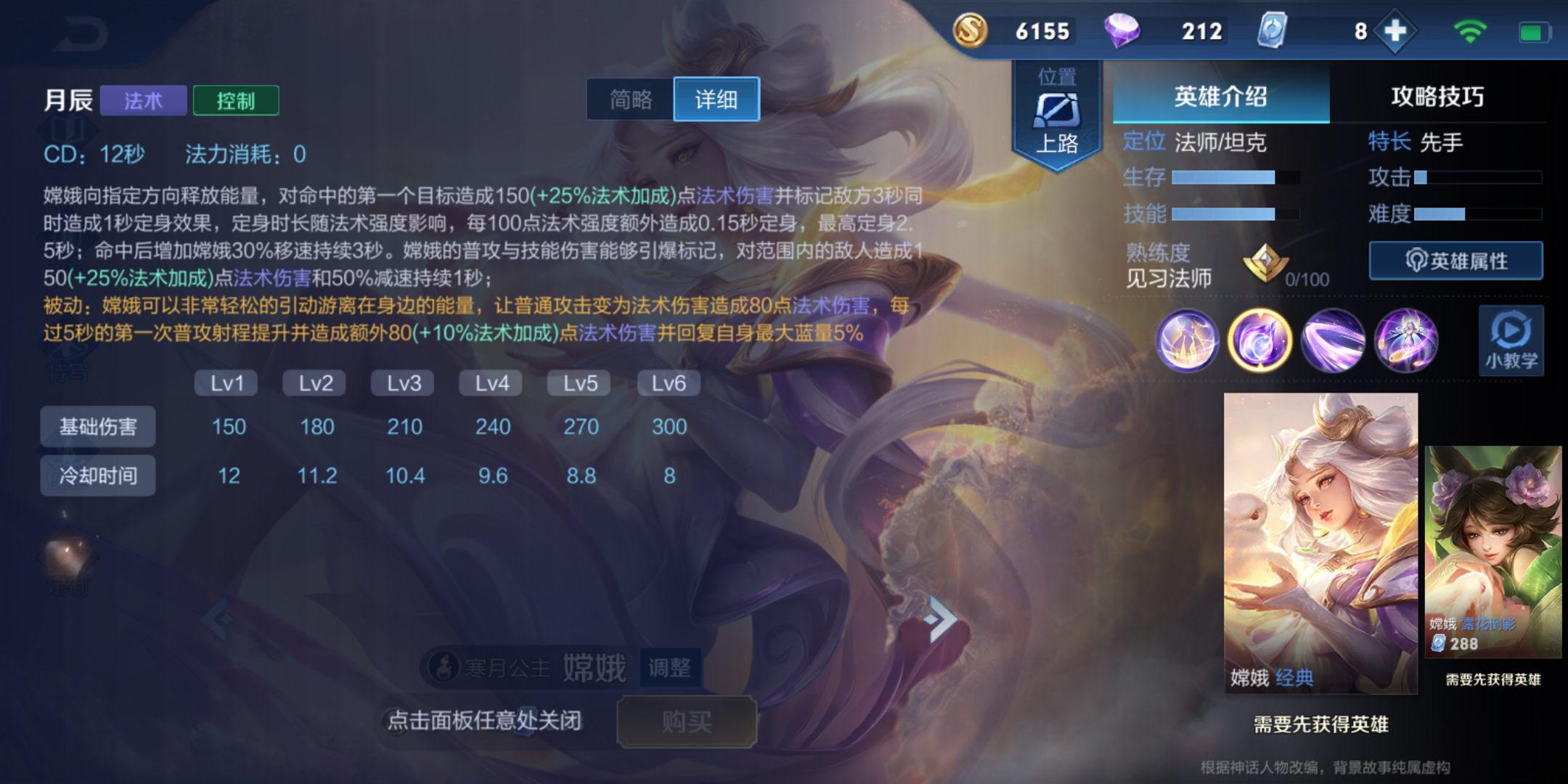Click the 调整 adjust button
This screenshot has height=784, width=1568.
pos(671,669)
